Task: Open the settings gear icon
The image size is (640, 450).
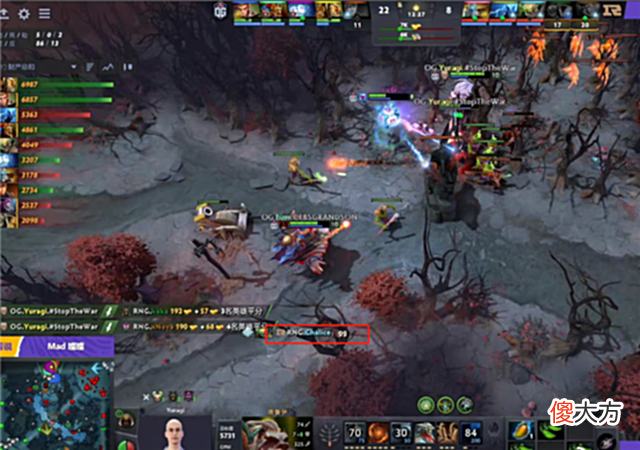Action: click(23, 14)
